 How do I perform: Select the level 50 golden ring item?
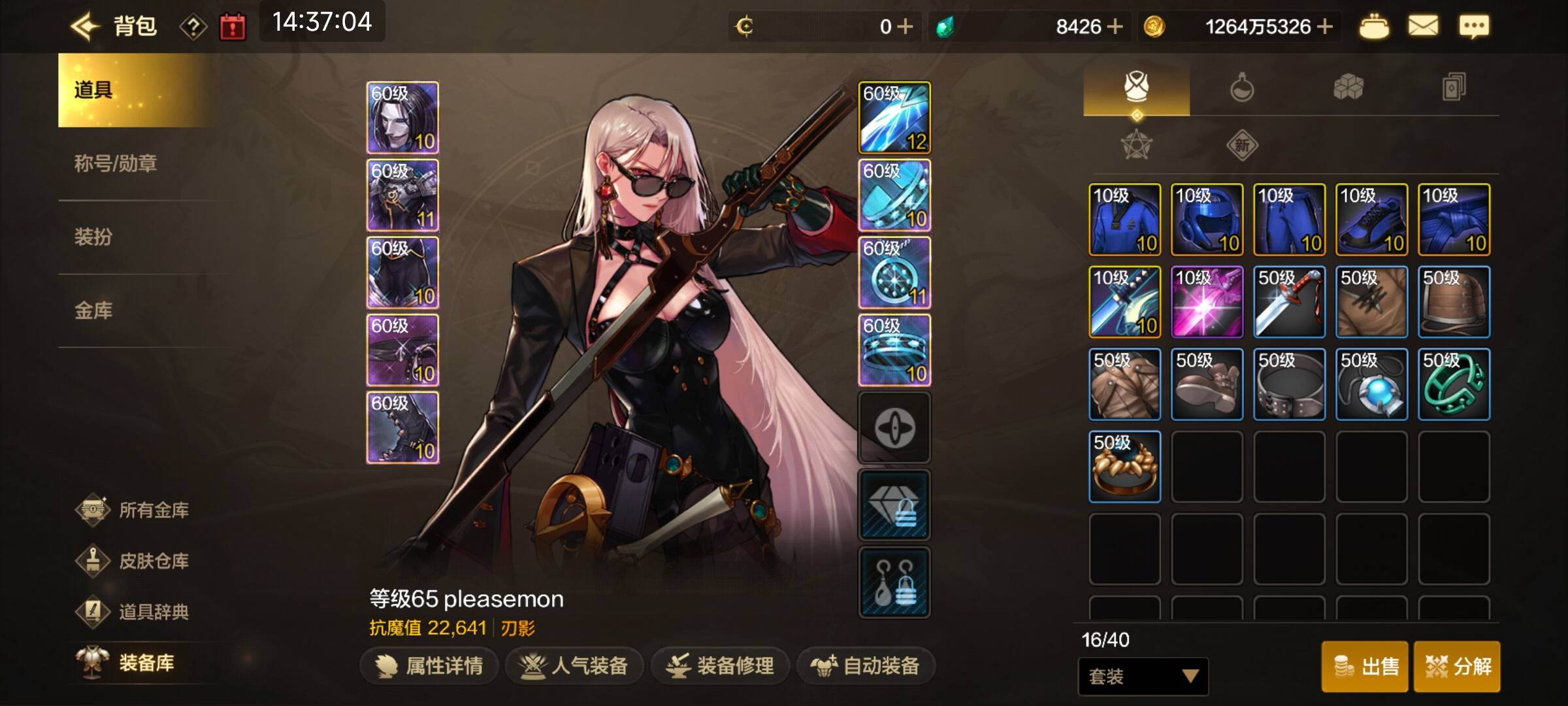[1124, 467]
